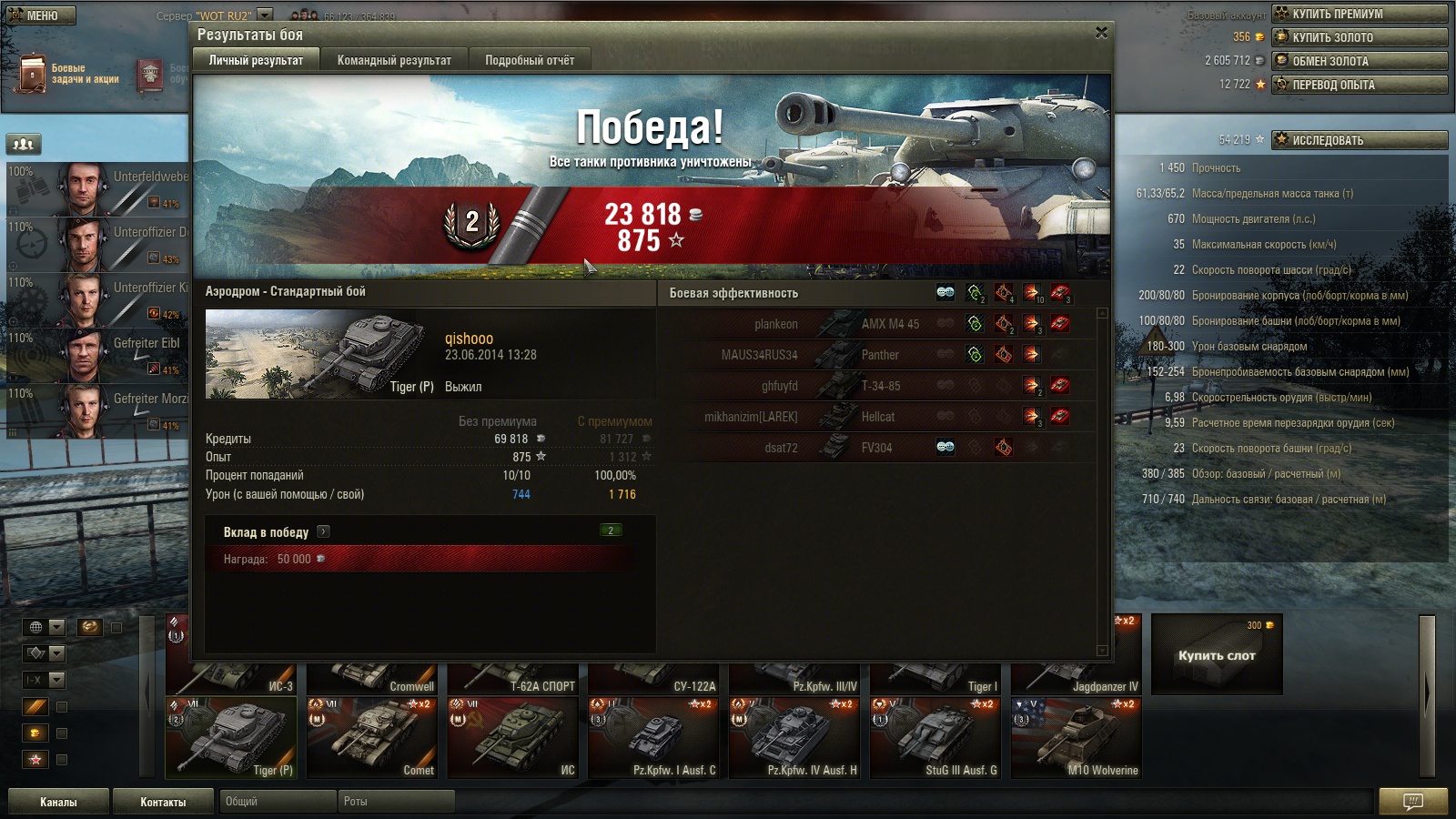Select the Личный результат tab
The width and height of the screenshot is (1456, 819).
coord(256,60)
